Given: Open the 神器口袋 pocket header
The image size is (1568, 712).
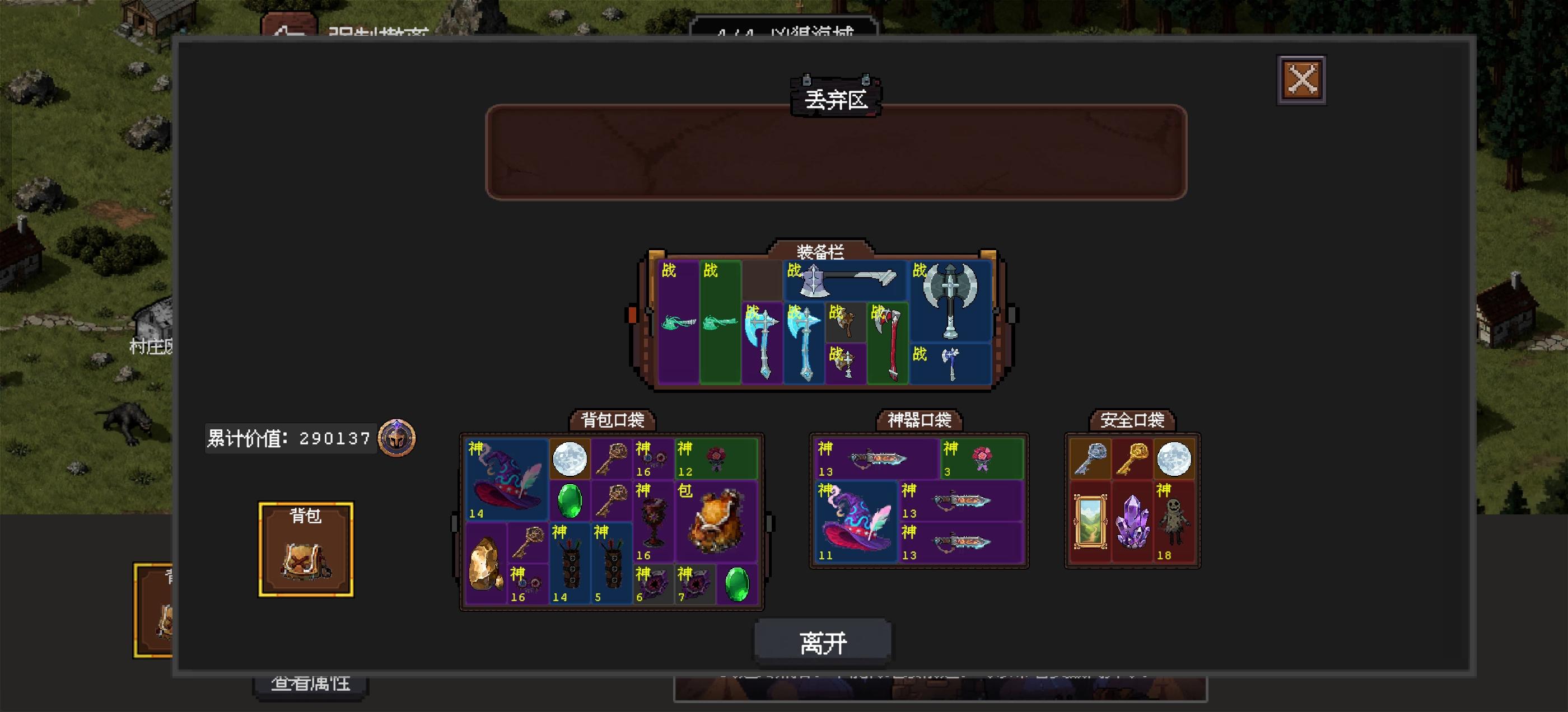Looking at the screenshot, I should tap(918, 420).
